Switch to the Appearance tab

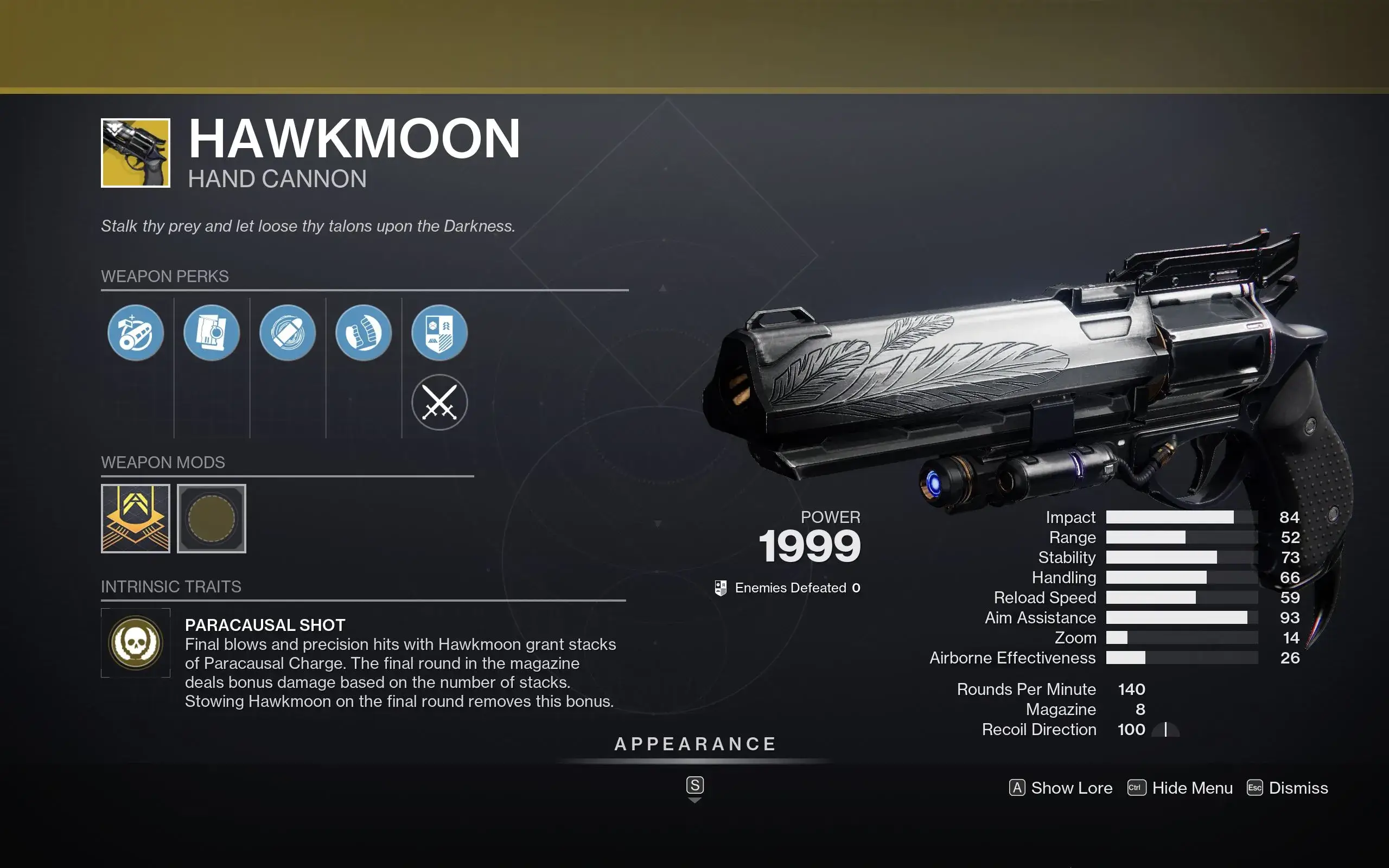pos(694,744)
